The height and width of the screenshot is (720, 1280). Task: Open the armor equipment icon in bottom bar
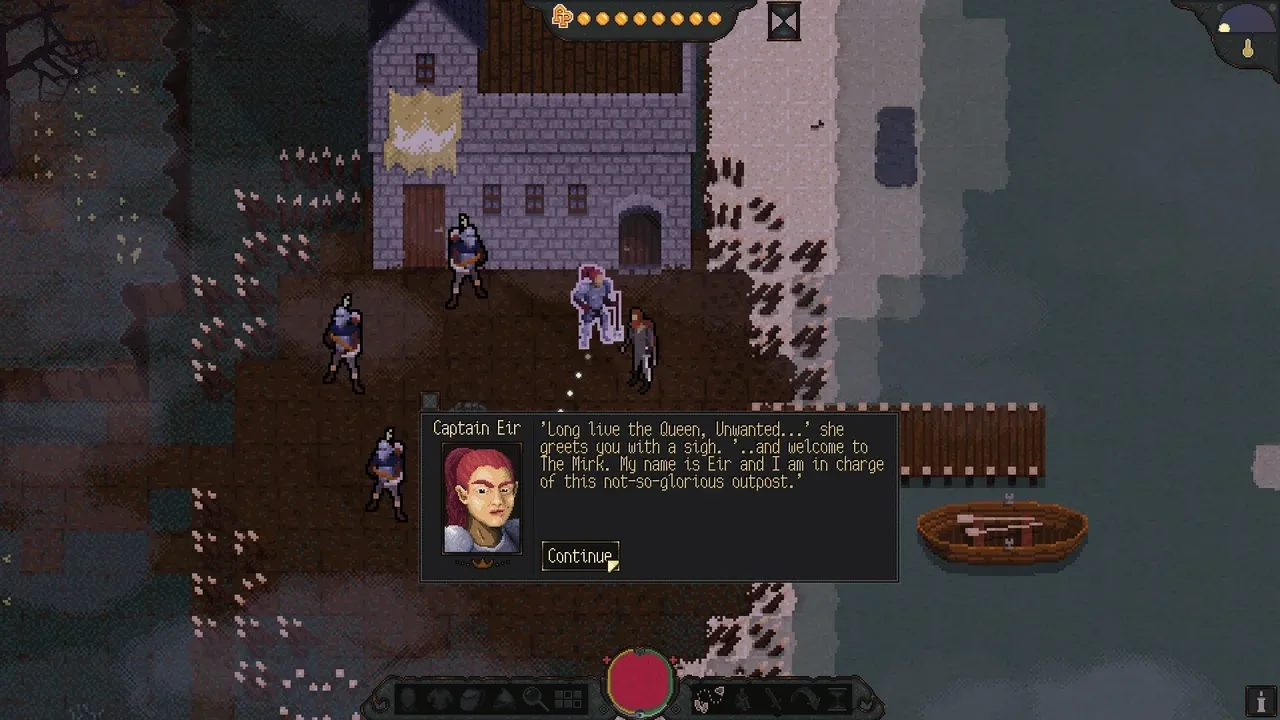pos(442,699)
